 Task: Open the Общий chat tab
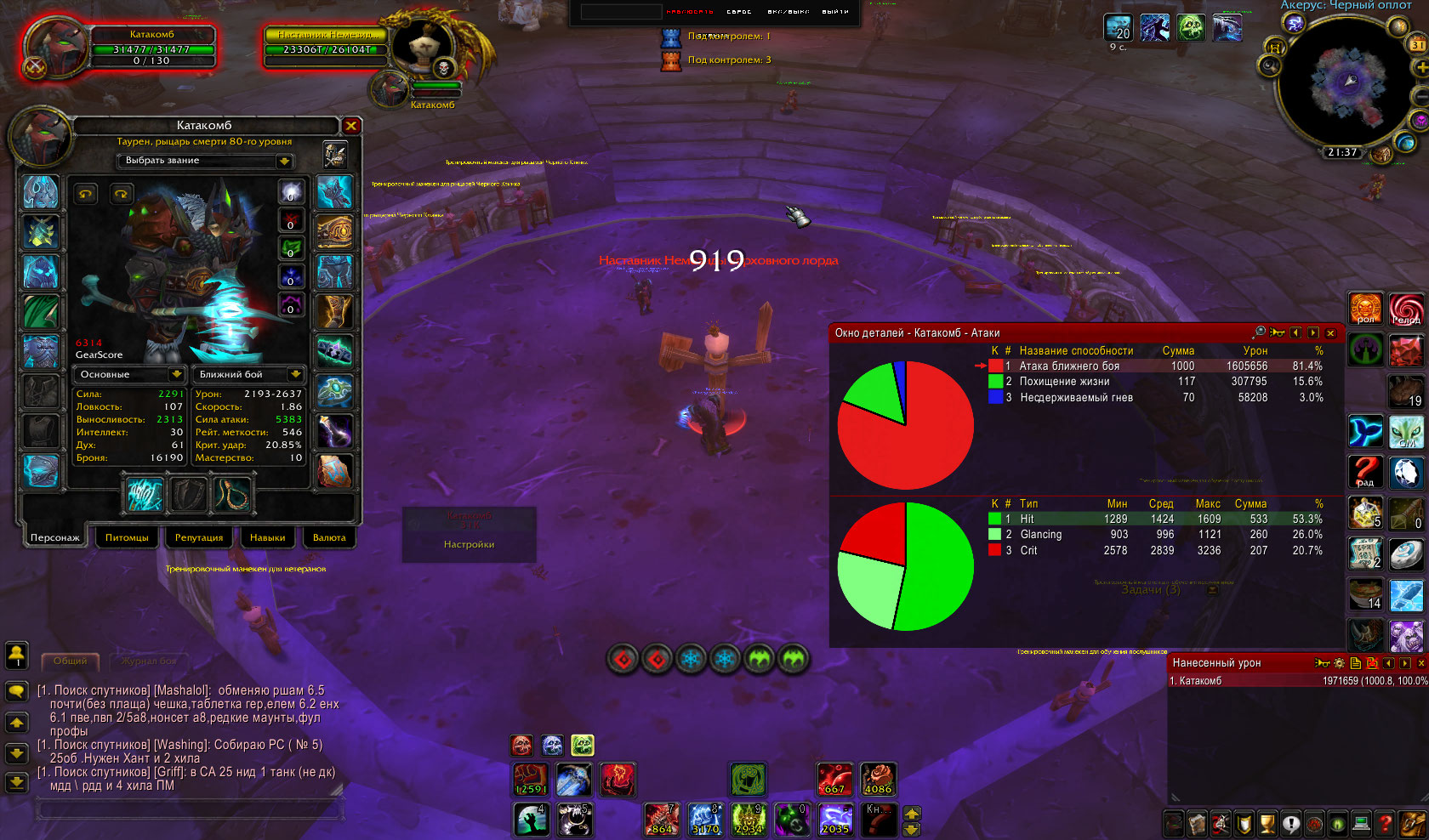pyautogui.click(x=71, y=661)
